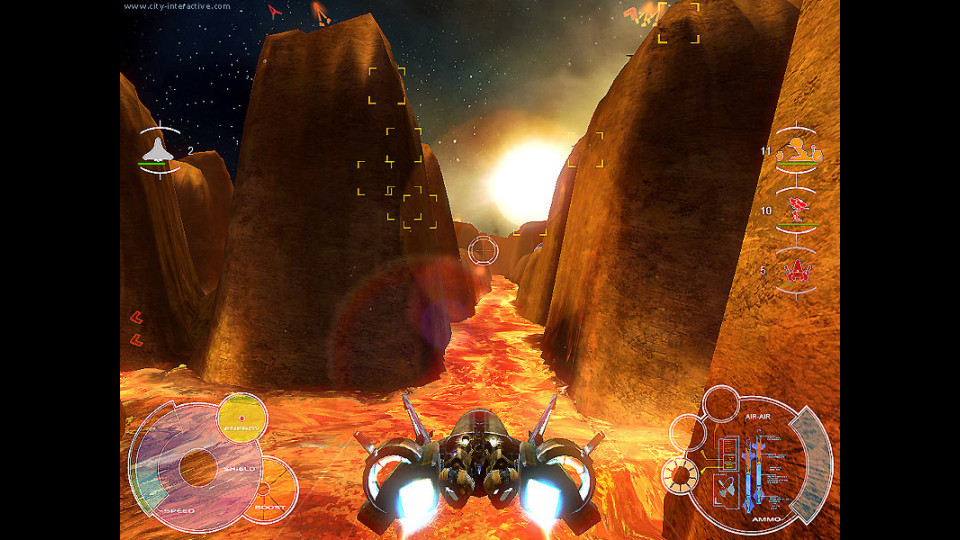Image resolution: width=960 pixels, height=540 pixels.
Task: Select the yellow Energy circle
Action: (x=242, y=416)
